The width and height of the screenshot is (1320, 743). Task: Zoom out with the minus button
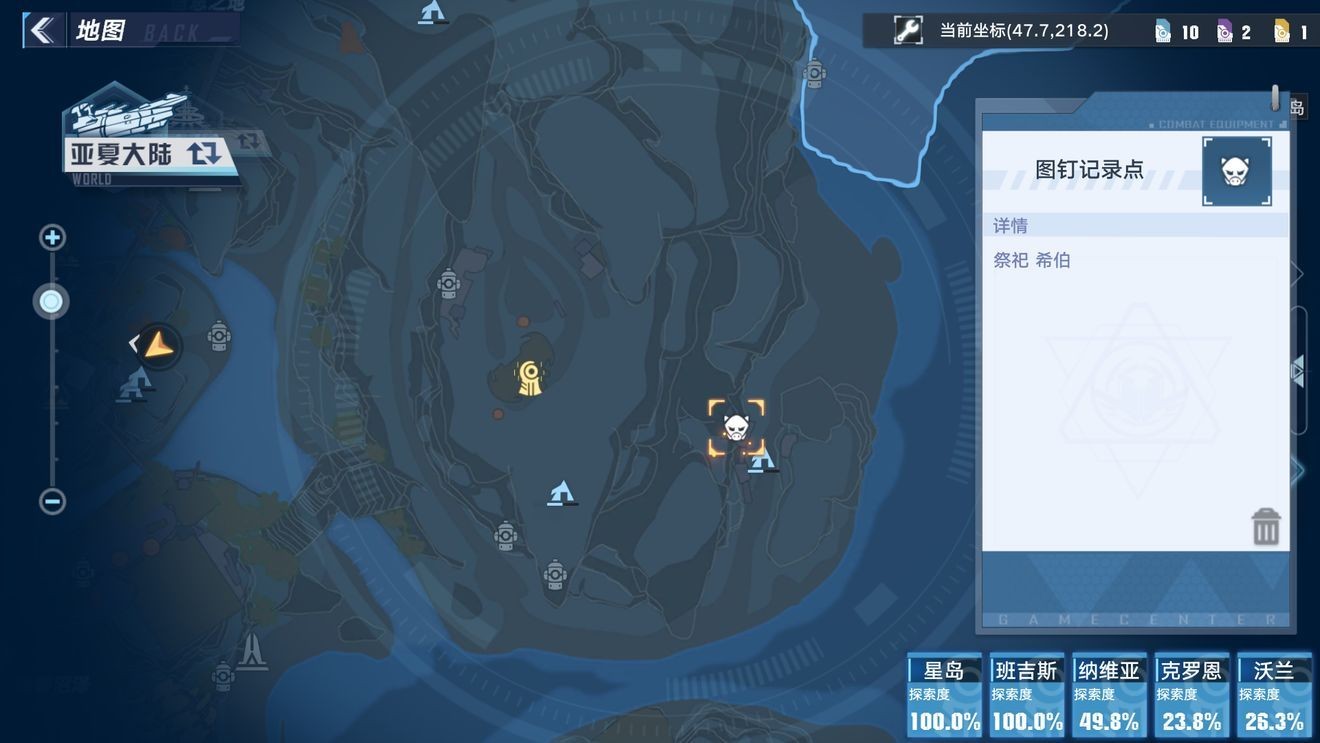[52, 501]
